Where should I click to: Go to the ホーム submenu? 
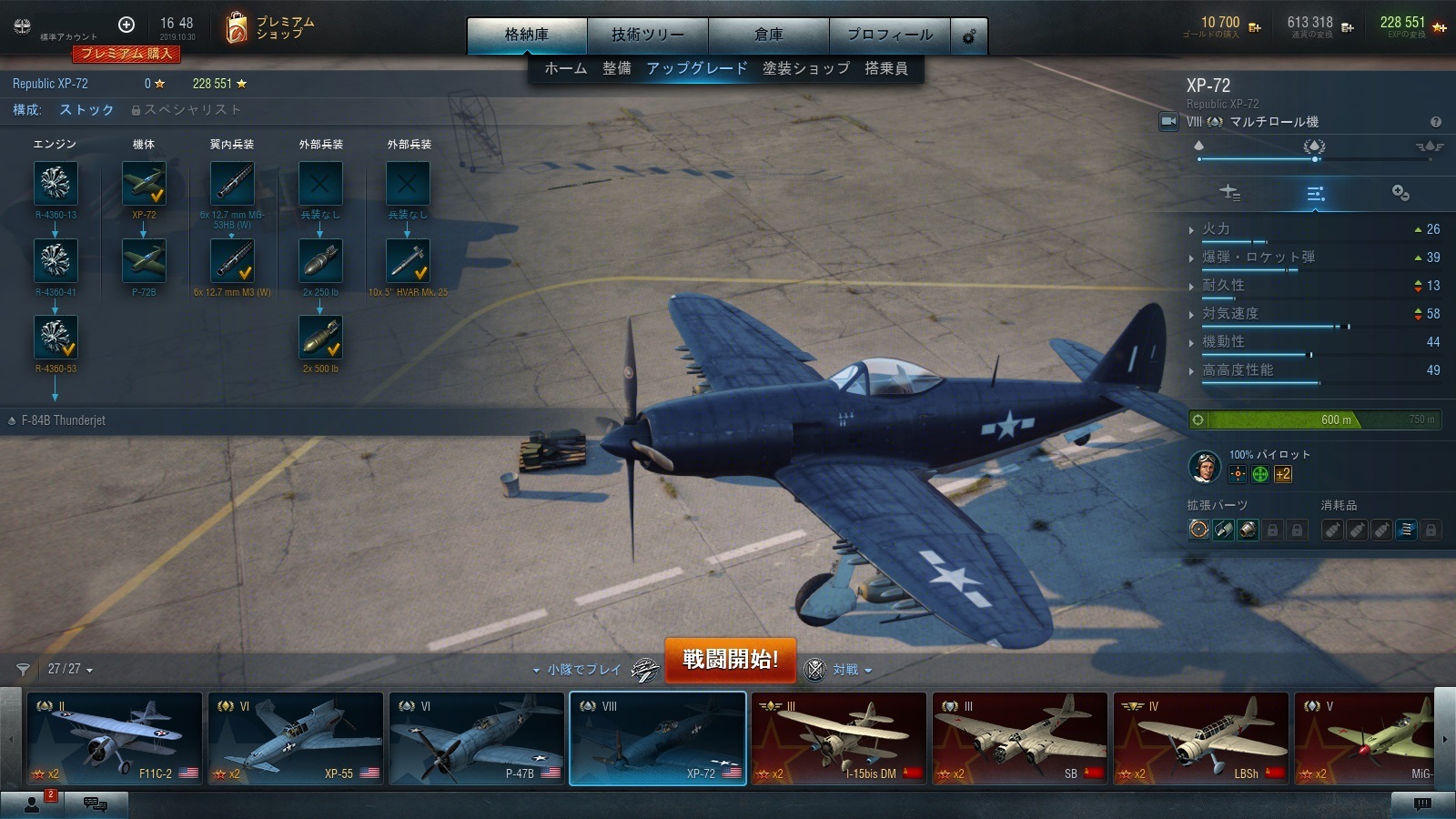tap(565, 68)
